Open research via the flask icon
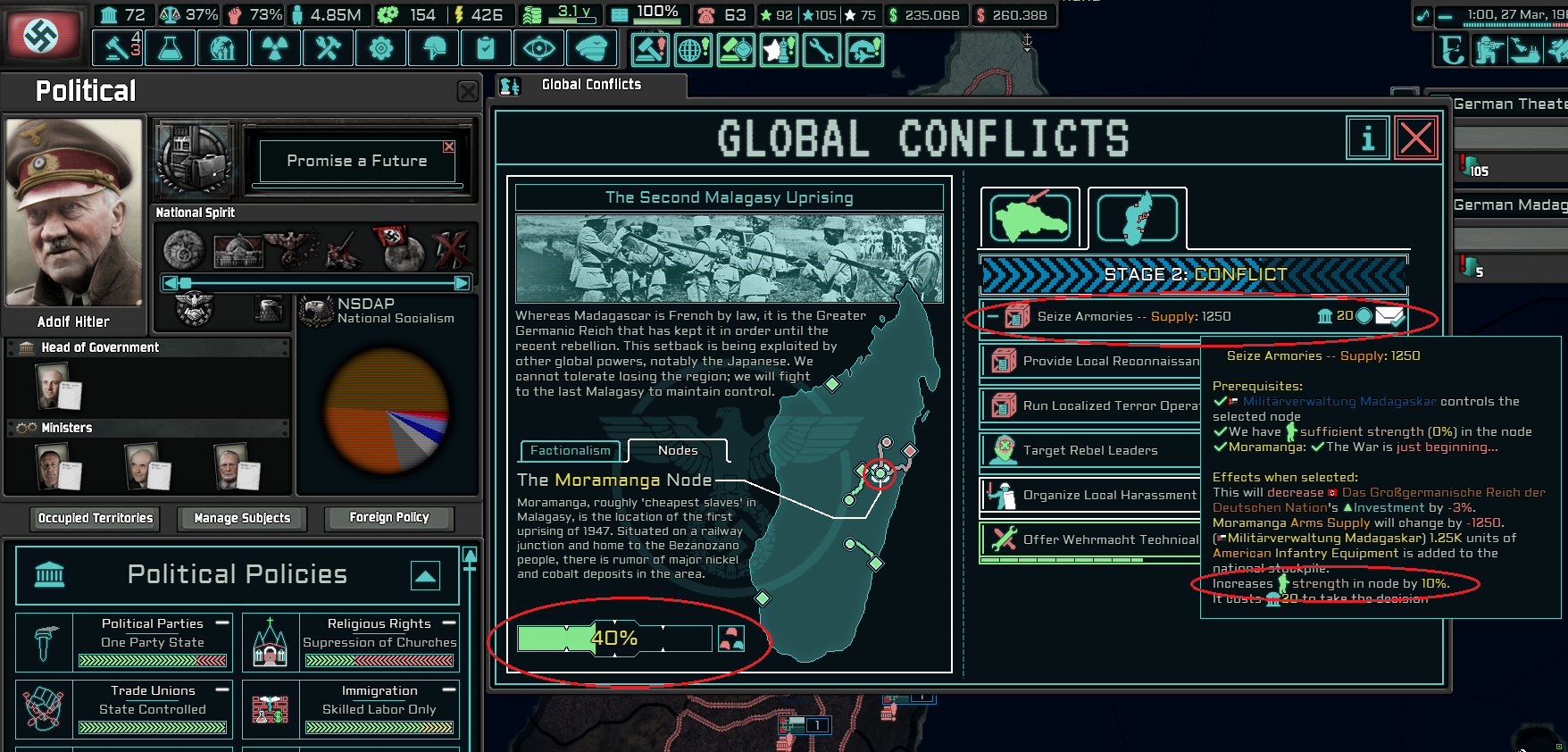This screenshot has height=752, width=1568. coord(170,48)
